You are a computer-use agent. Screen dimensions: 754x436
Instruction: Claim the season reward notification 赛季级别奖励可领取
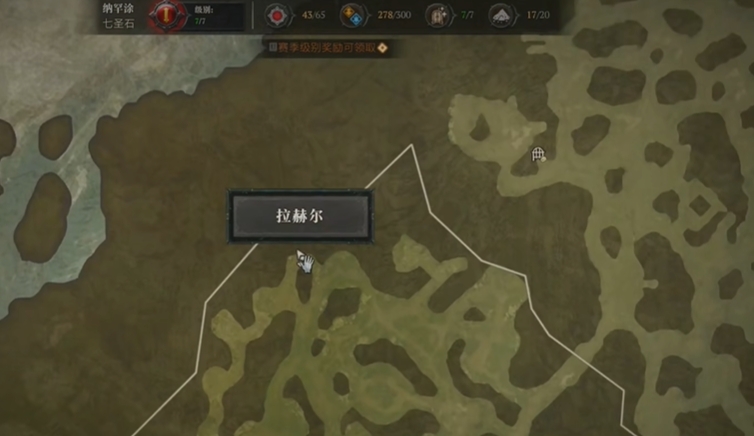[325, 46]
